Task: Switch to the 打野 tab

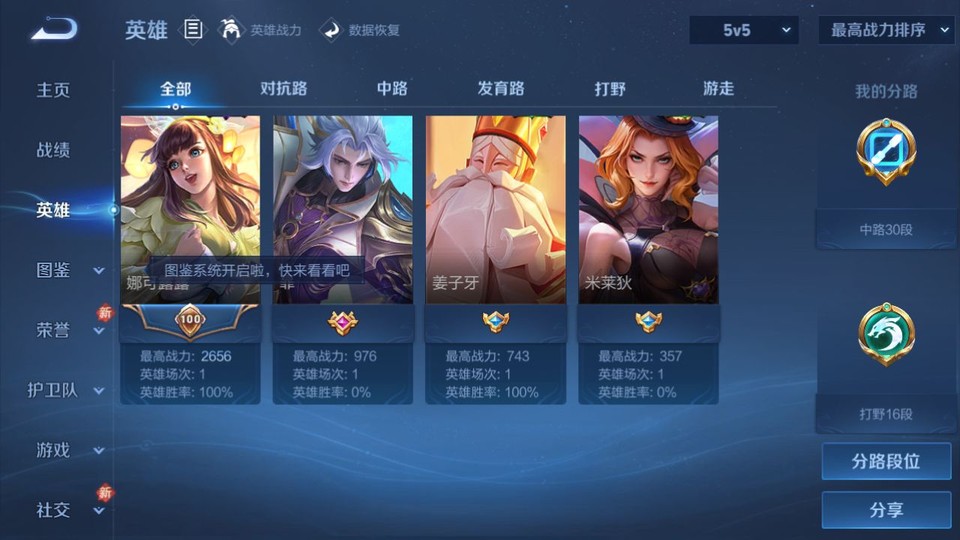Action: click(x=610, y=88)
